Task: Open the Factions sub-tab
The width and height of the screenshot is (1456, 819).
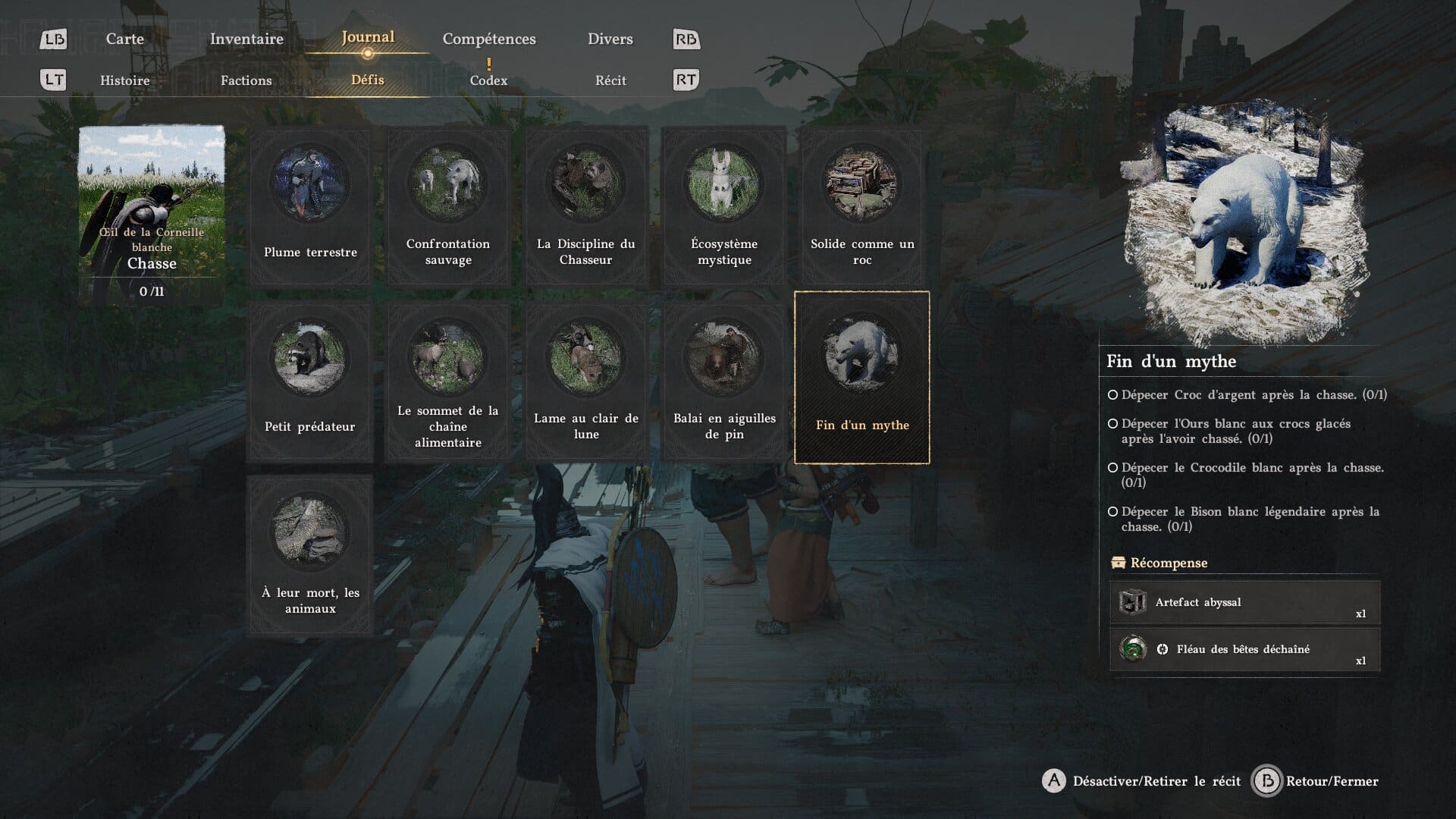Action: click(246, 80)
